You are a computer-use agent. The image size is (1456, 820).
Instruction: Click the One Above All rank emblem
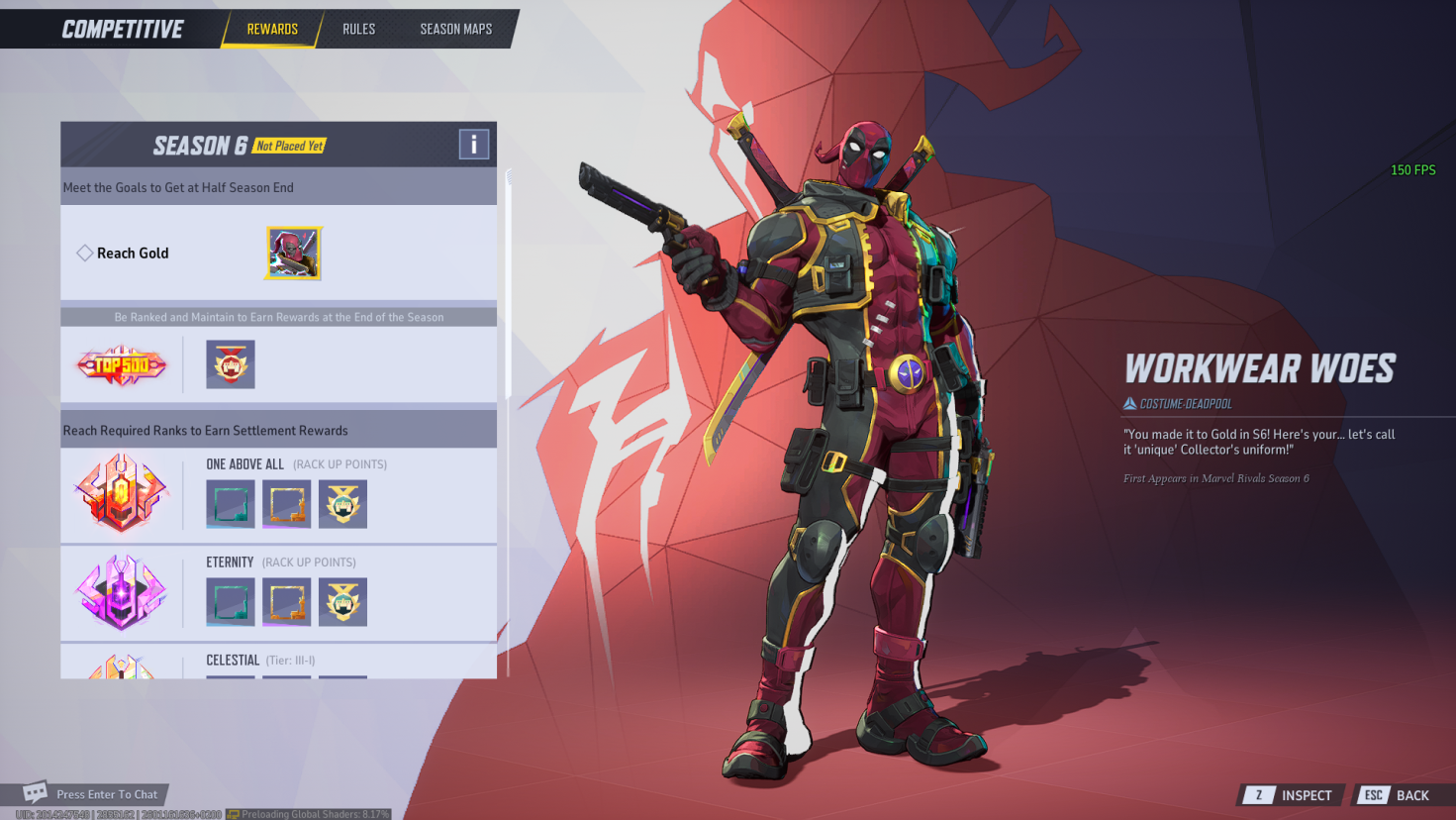pyautogui.click(x=122, y=493)
